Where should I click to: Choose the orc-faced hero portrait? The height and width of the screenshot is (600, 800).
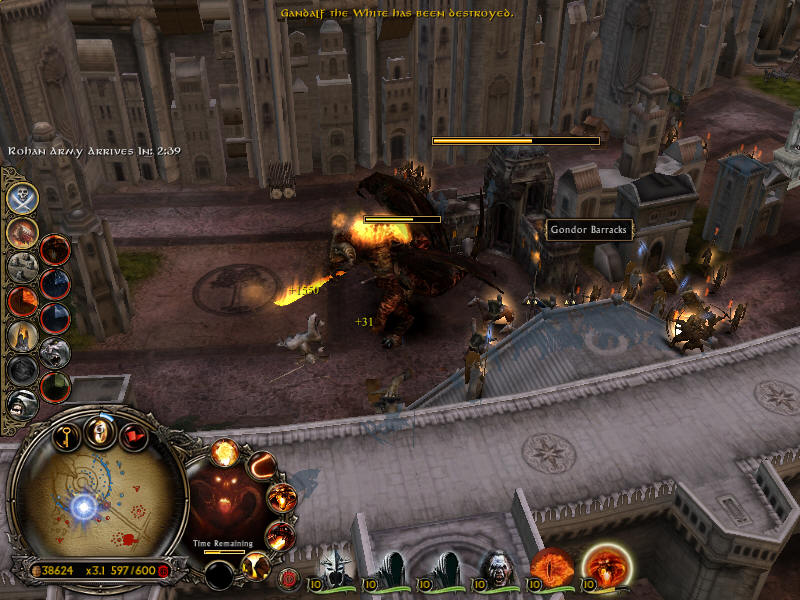(497, 569)
